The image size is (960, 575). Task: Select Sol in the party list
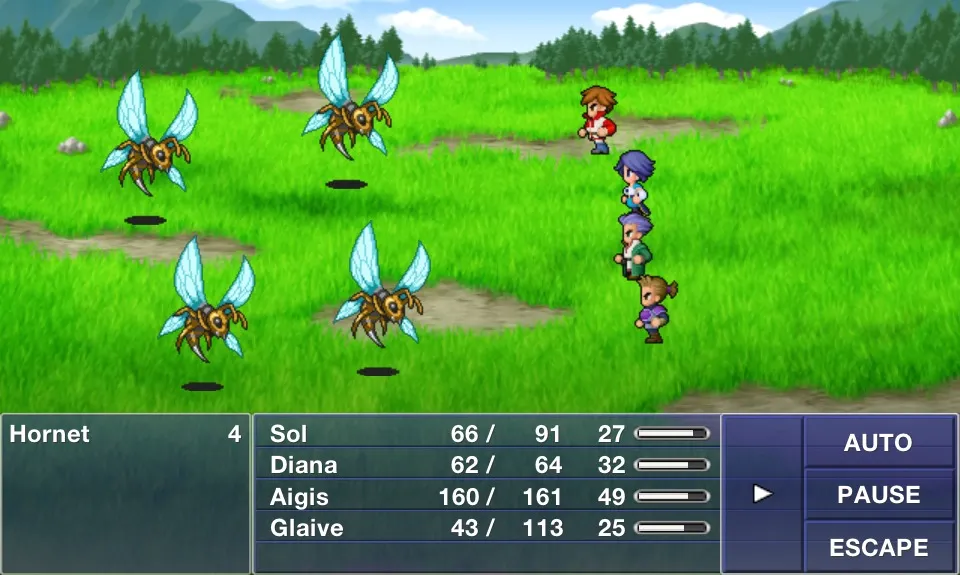coord(486,434)
